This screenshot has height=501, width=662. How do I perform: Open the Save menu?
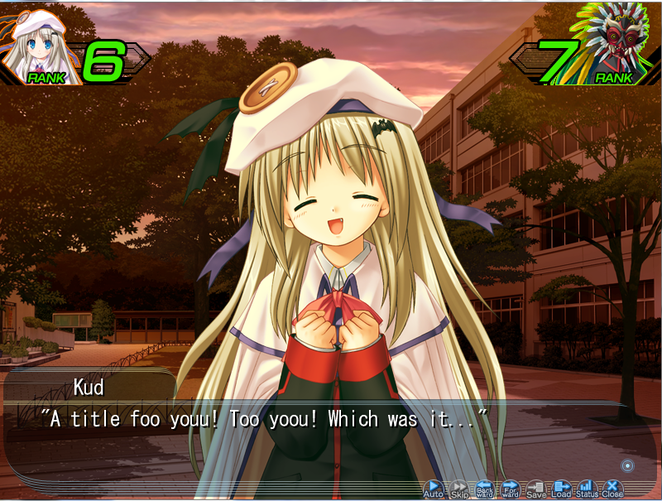pyautogui.click(x=536, y=488)
